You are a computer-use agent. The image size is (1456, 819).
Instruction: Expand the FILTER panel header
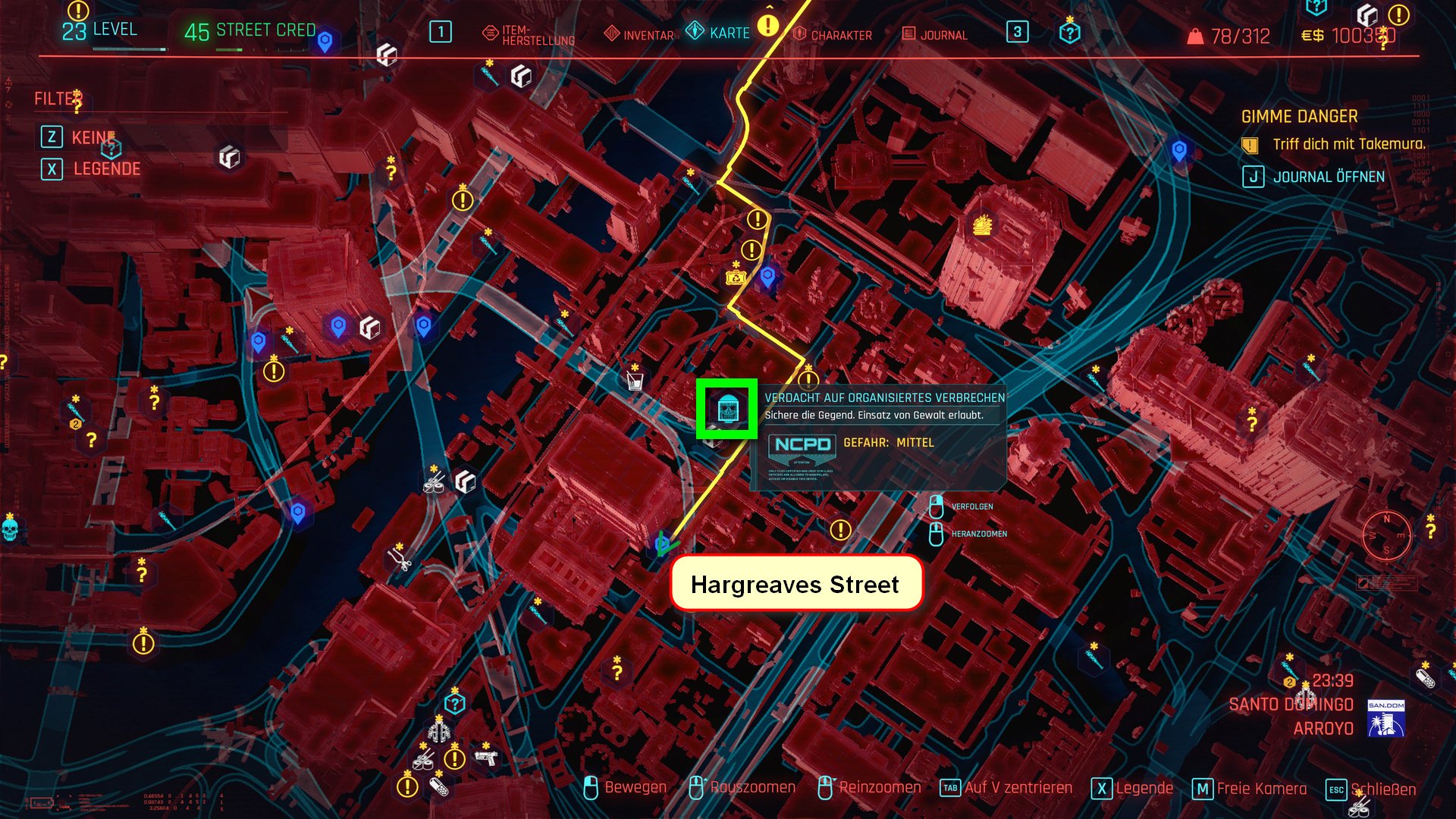coord(57,98)
